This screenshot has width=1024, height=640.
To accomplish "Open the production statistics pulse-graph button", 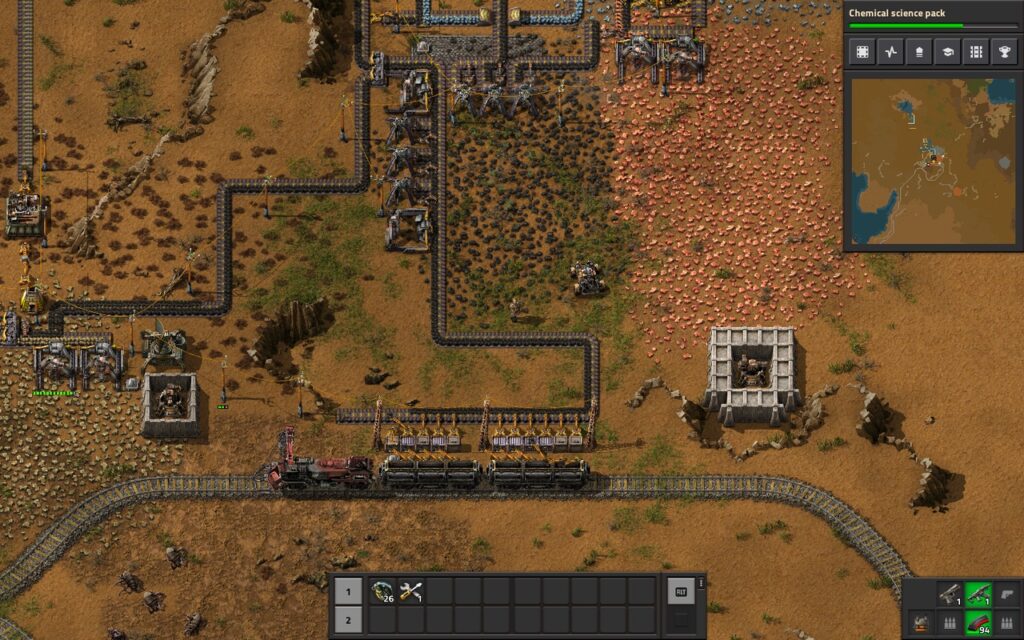I will [x=889, y=52].
